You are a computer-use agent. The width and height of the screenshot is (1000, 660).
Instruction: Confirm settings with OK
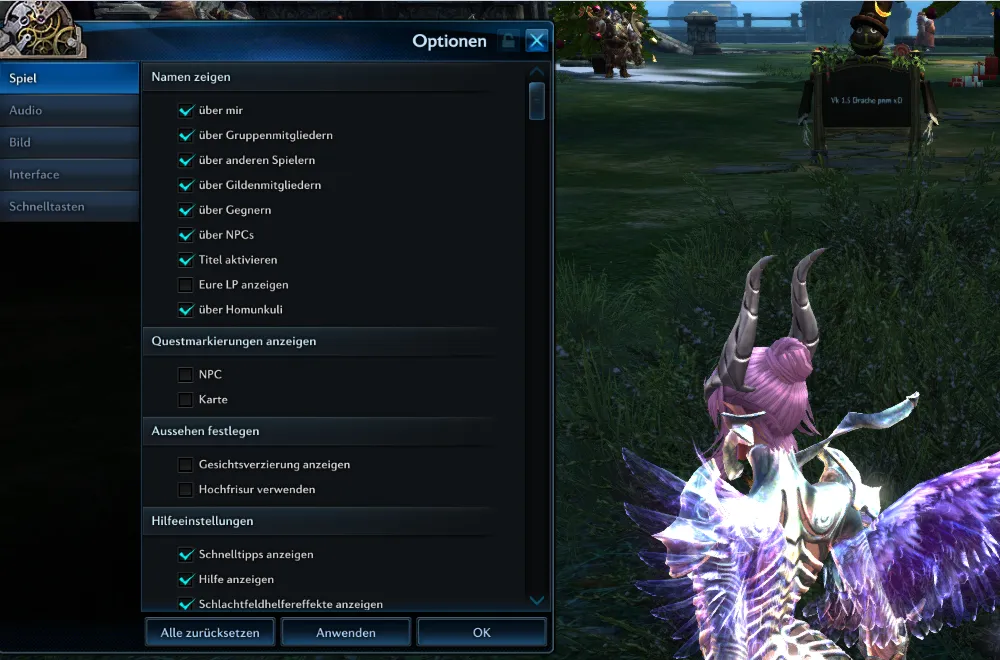pos(482,632)
